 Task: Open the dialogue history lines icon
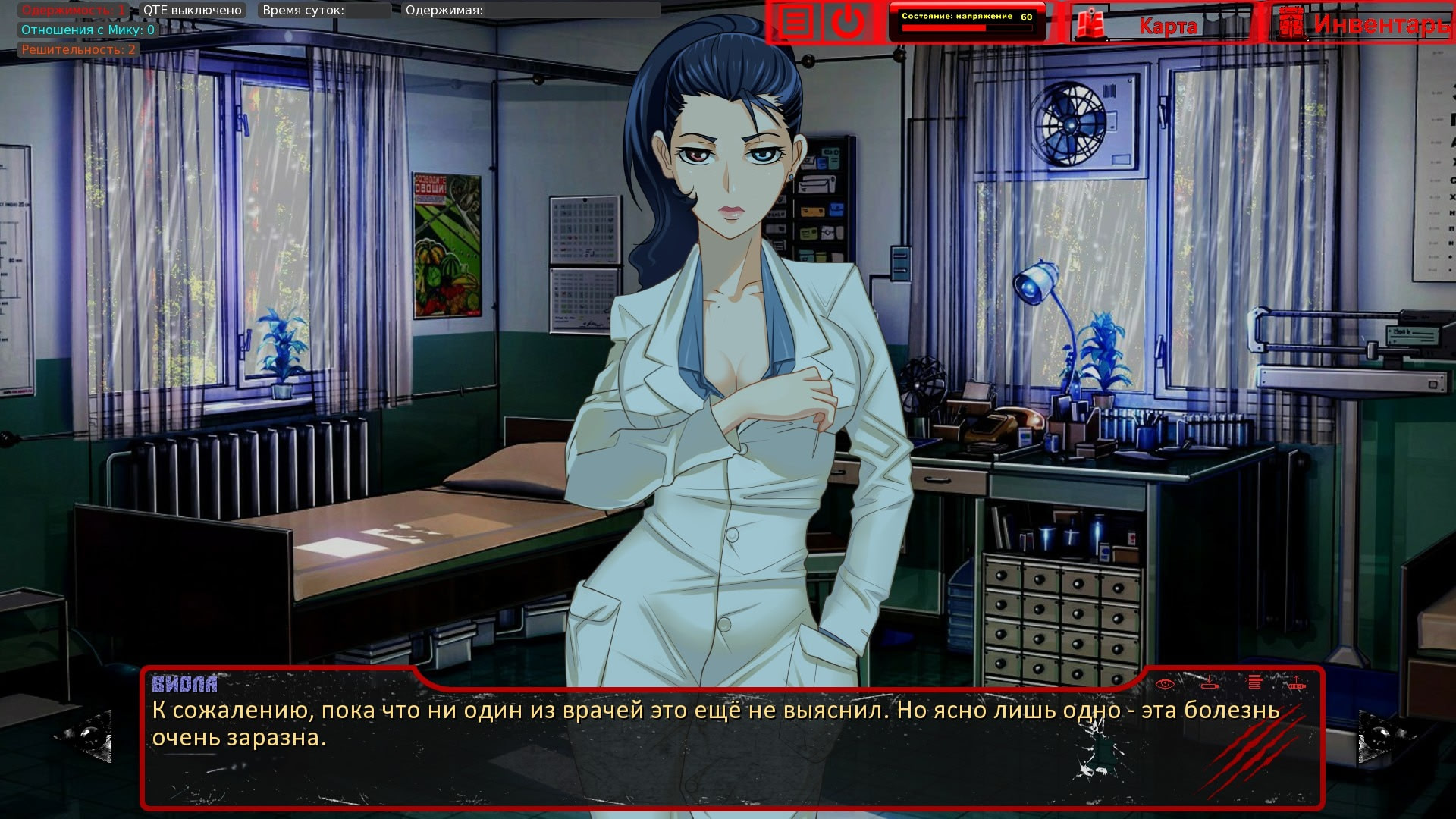tap(1254, 682)
